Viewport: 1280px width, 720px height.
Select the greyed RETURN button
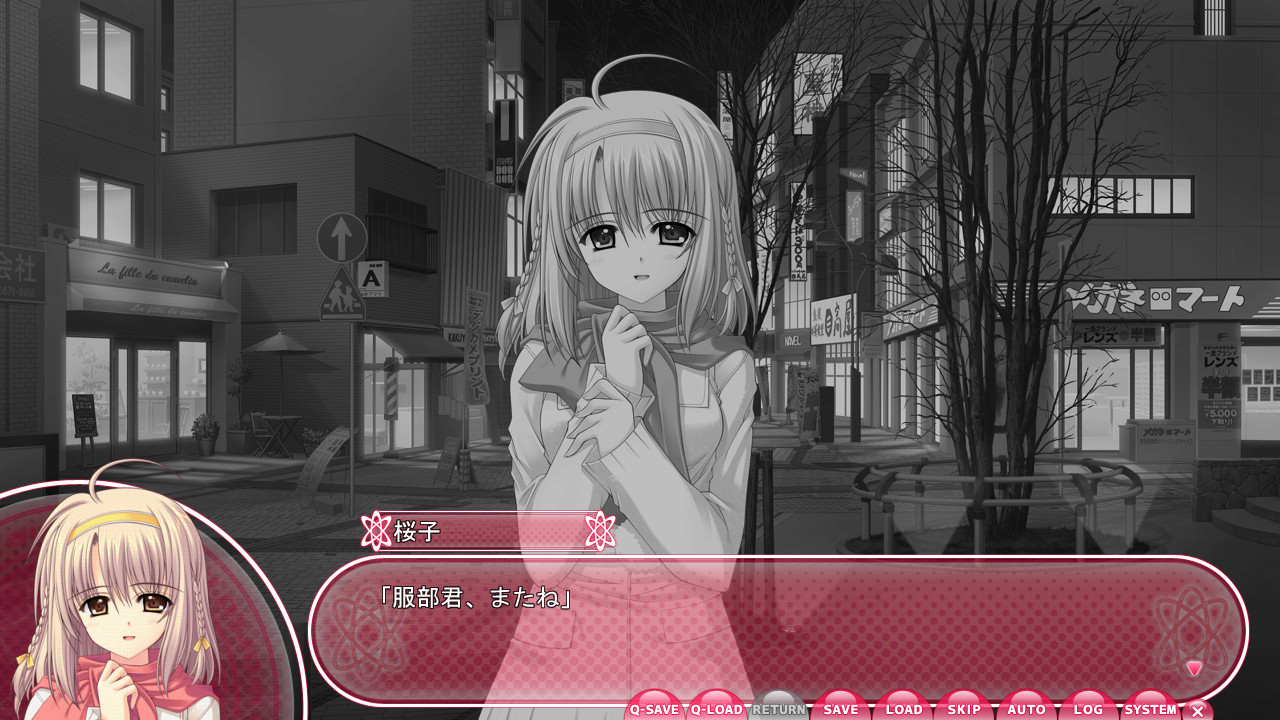pyautogui.click(x=779, y=708)
